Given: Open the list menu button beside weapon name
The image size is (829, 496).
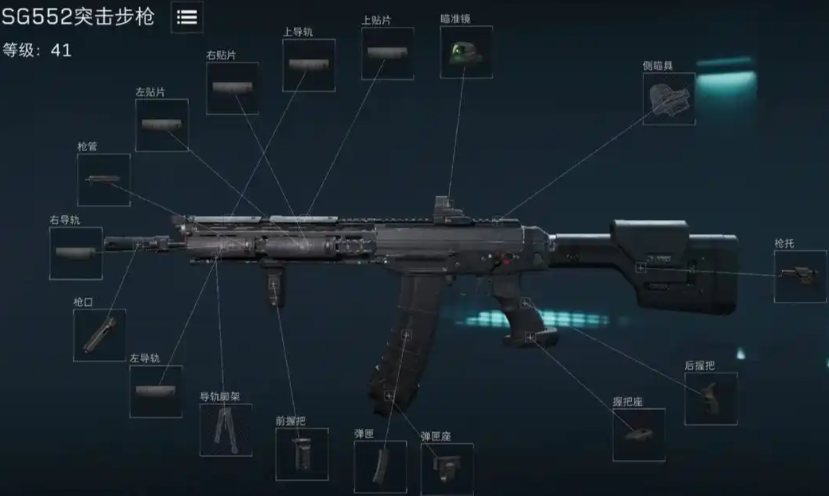Looking at the screenshot, I should [187, 16].
